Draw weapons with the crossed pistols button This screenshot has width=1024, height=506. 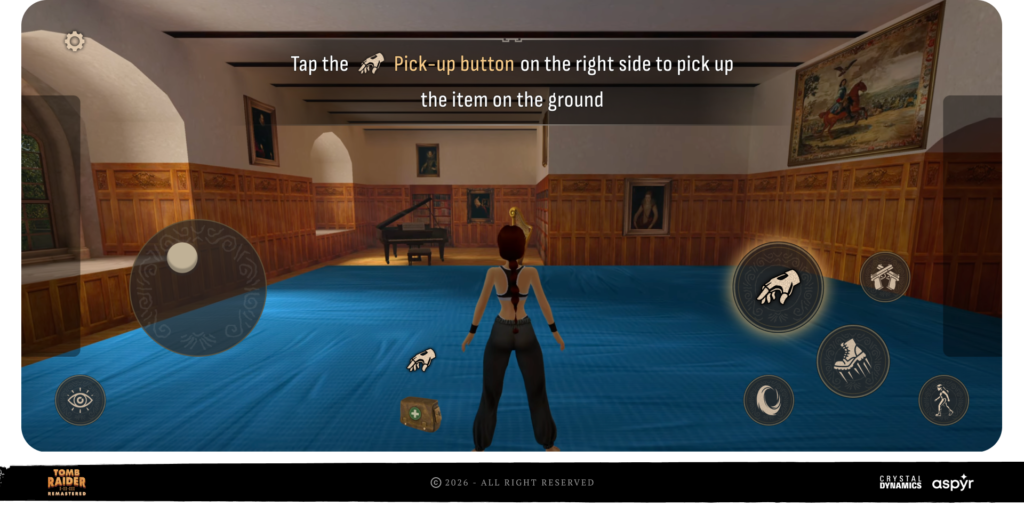884,276
